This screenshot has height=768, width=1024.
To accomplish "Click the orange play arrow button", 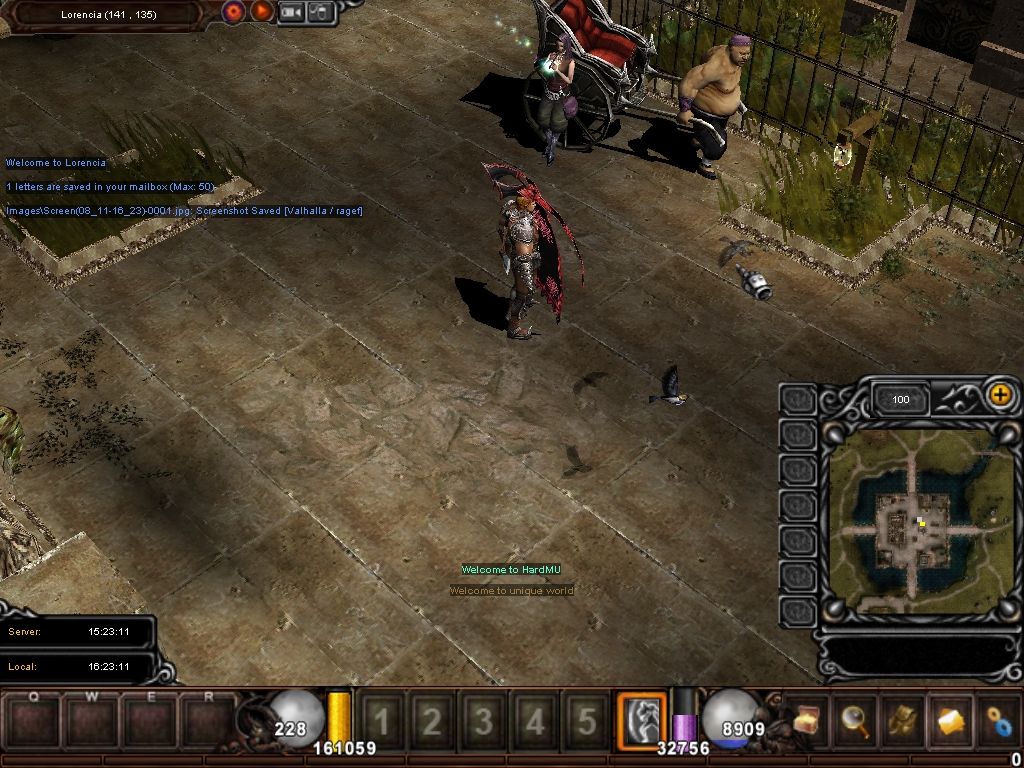I will point(261,12).
